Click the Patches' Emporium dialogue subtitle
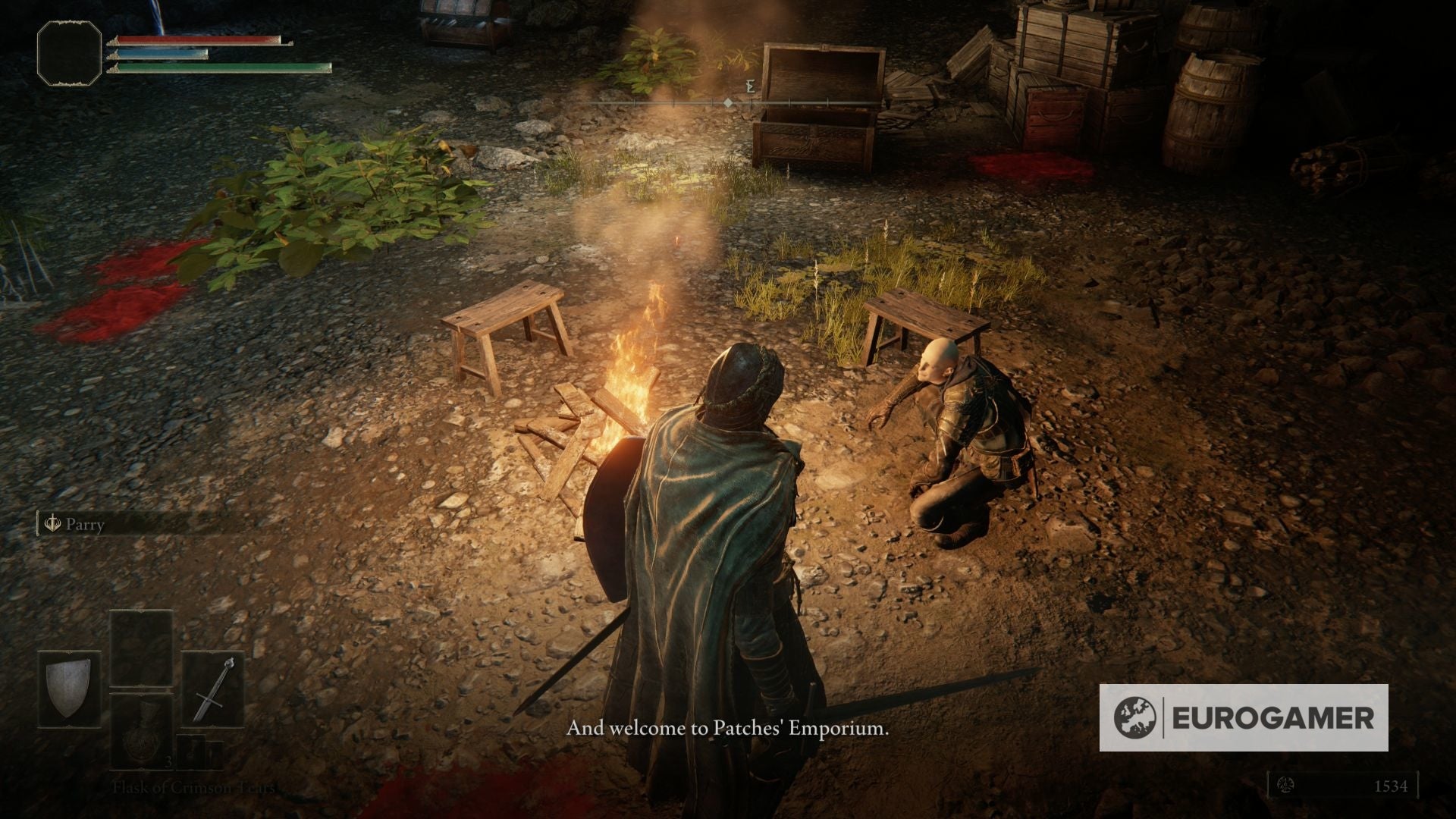Image resolution: width=1456 pixels, height=819 pixels. pos(726,732)
